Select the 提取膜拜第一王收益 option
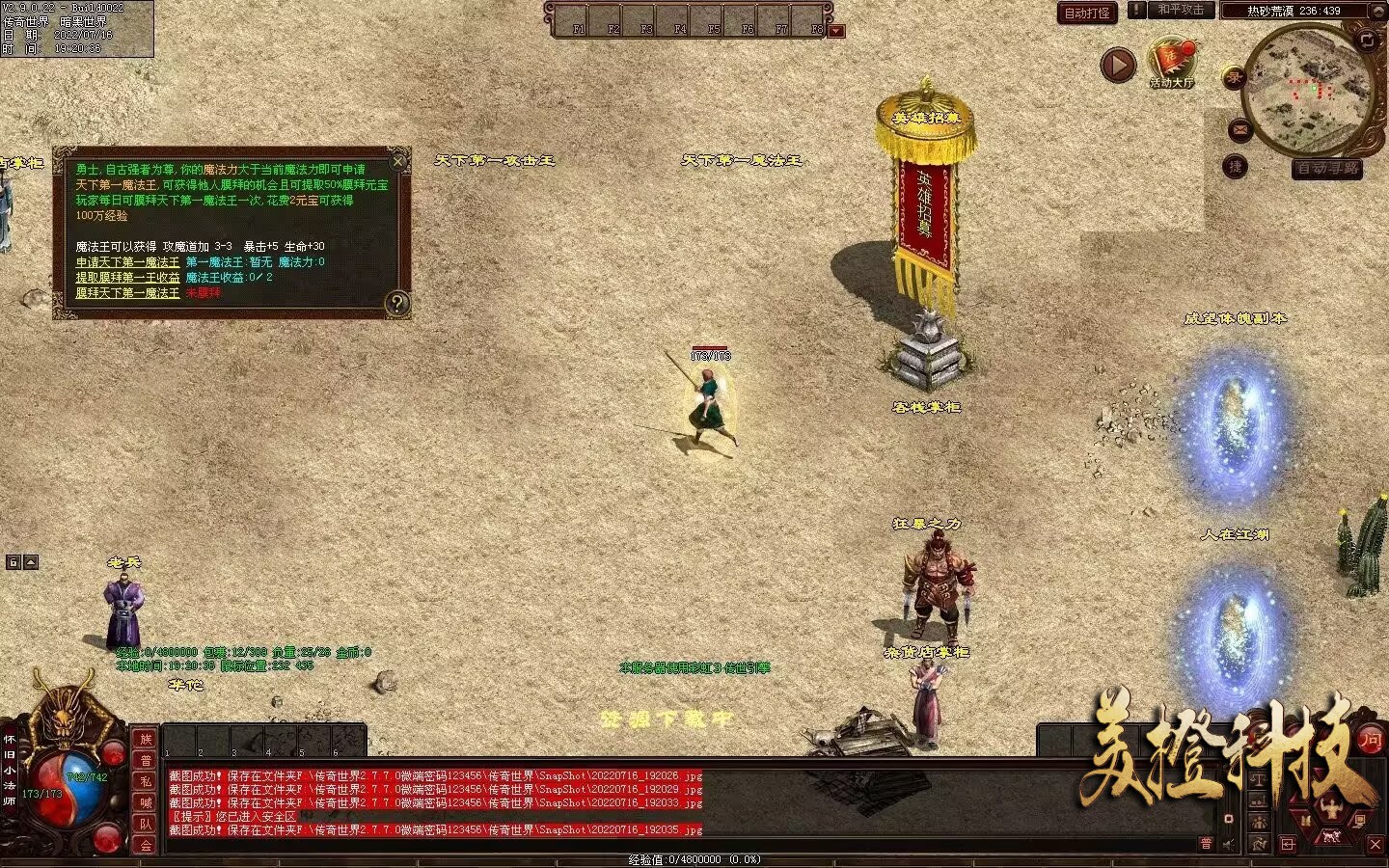This screenshot has width=1389, height=868. tap(127, 278)
